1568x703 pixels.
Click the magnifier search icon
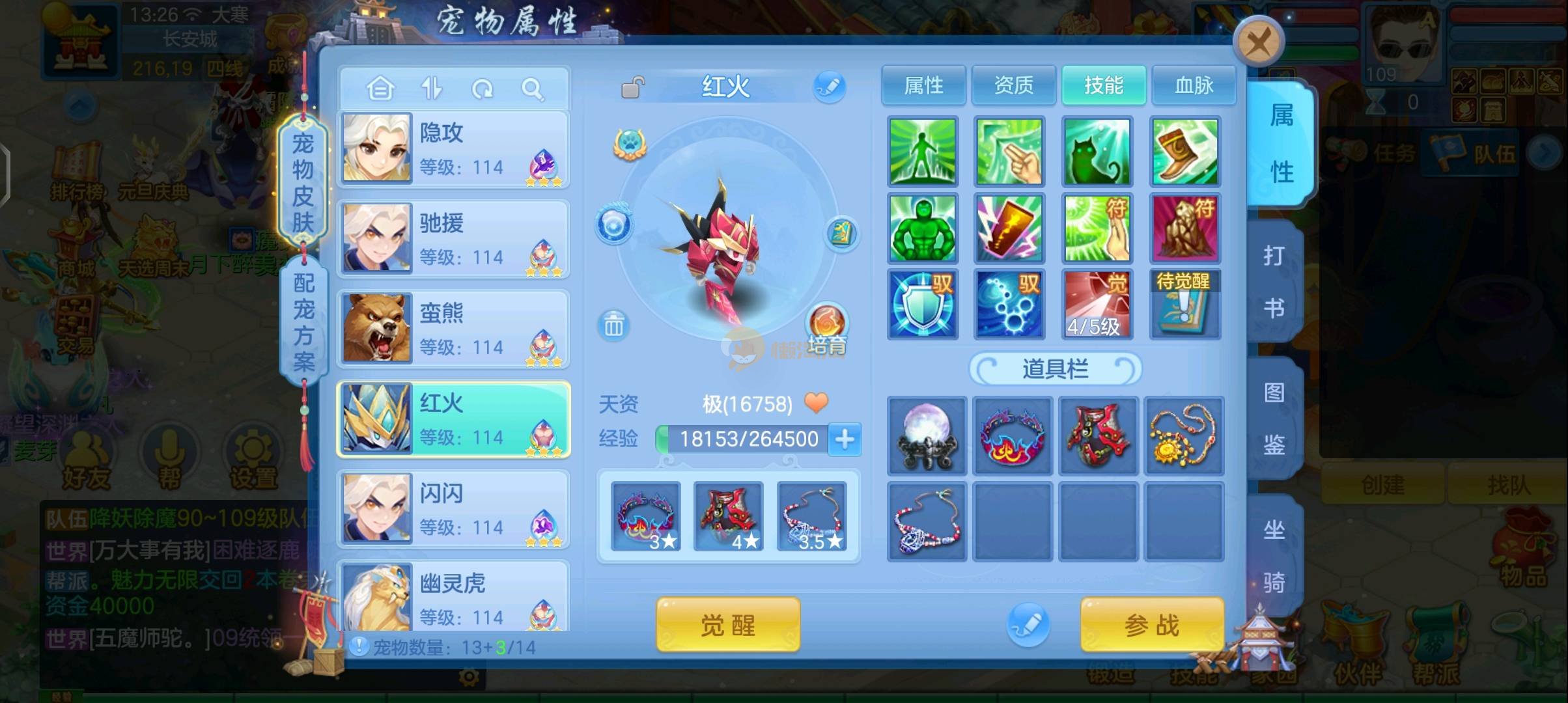pos(532,89)
